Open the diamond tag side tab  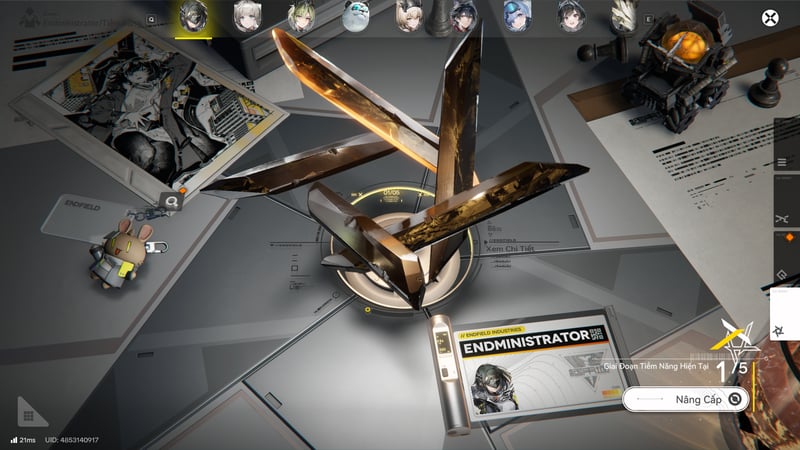tap(781, 273)
